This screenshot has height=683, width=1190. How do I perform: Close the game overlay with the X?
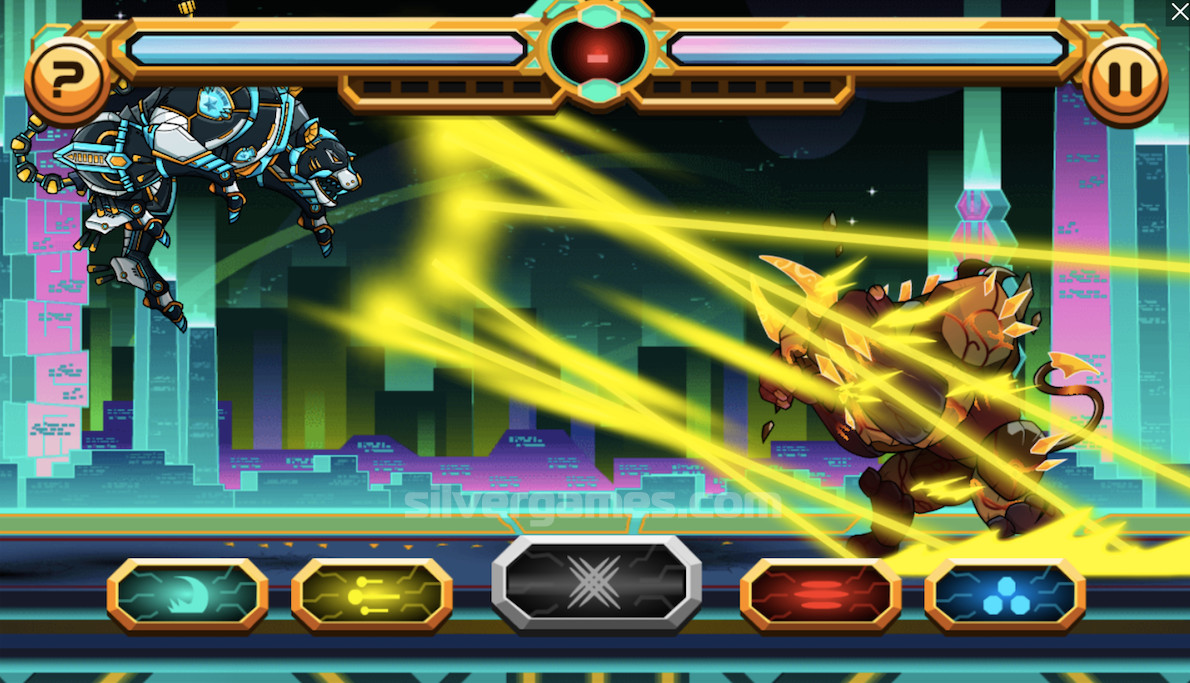(1179, 11)
